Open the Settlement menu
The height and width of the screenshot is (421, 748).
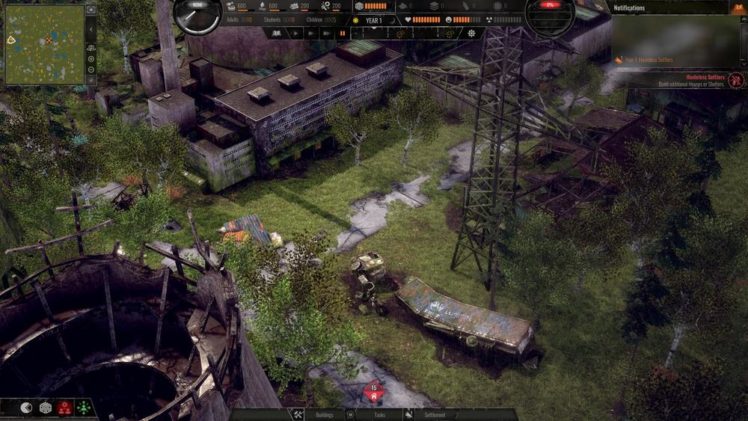436,414
